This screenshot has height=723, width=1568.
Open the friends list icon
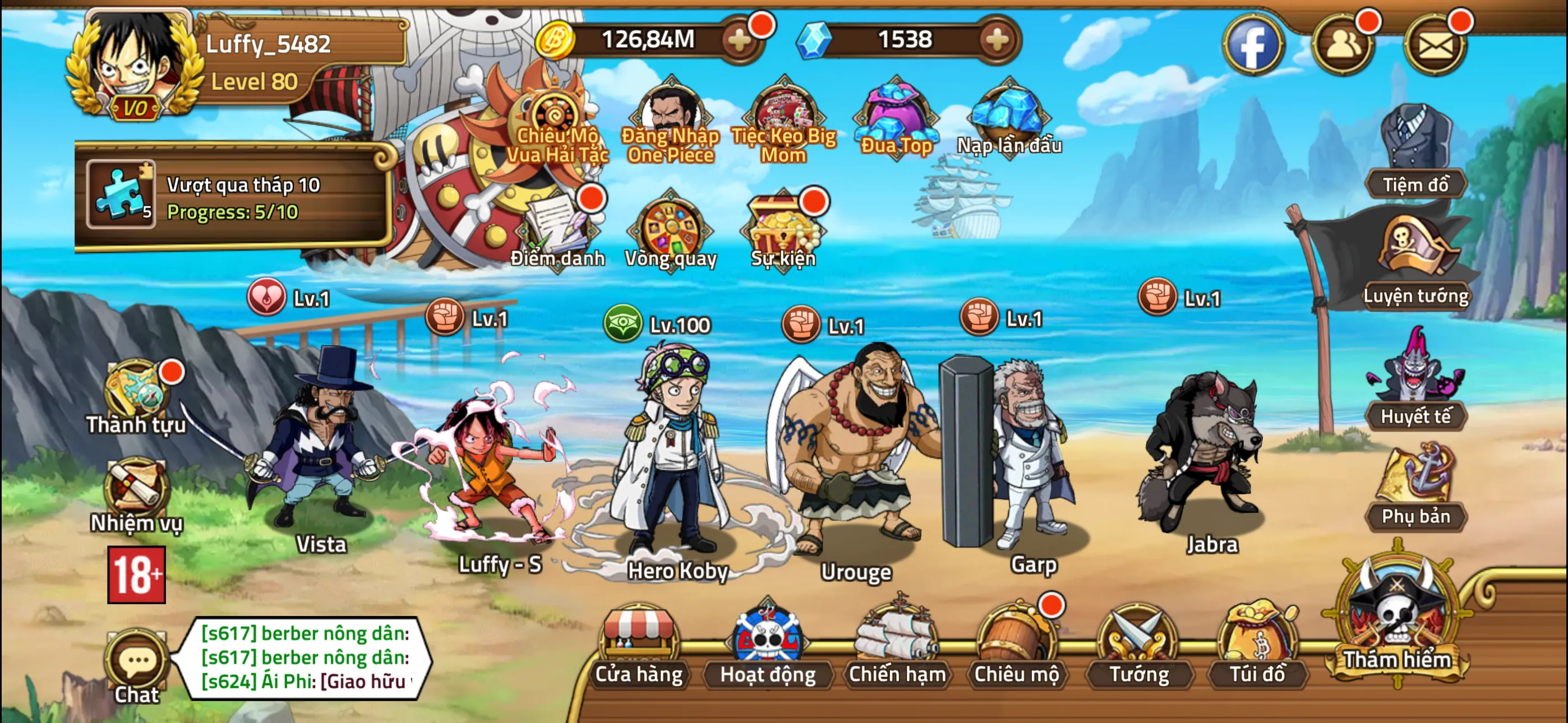pyautogui.click(x=1343, y=44)
